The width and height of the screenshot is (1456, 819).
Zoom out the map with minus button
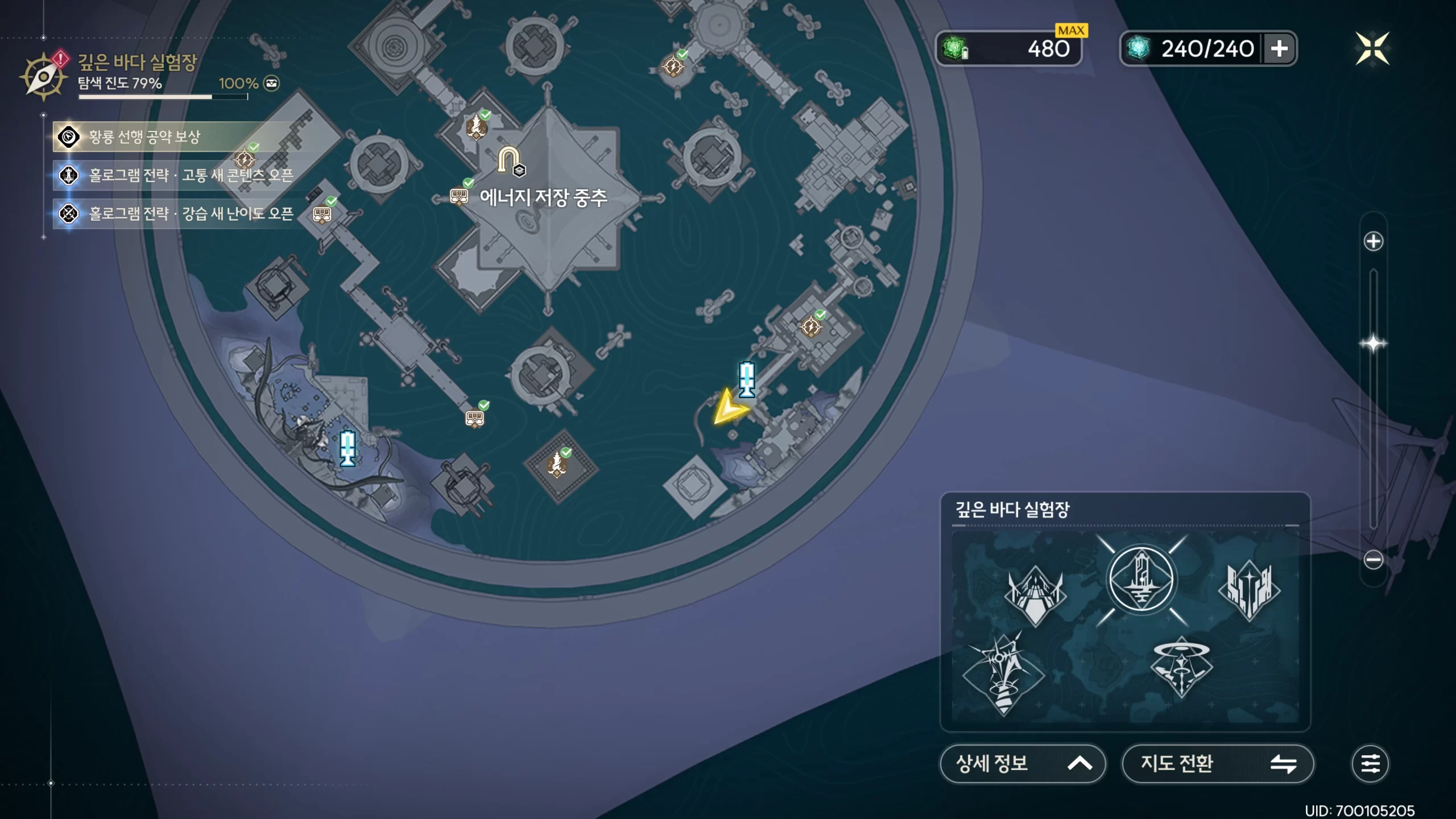[1373, 560]
